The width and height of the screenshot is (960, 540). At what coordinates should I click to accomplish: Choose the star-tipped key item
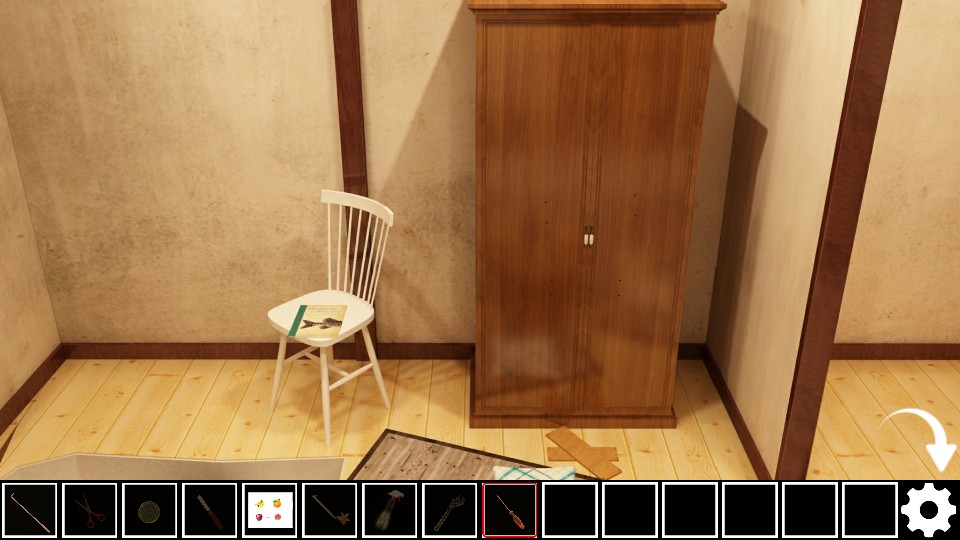330,510
